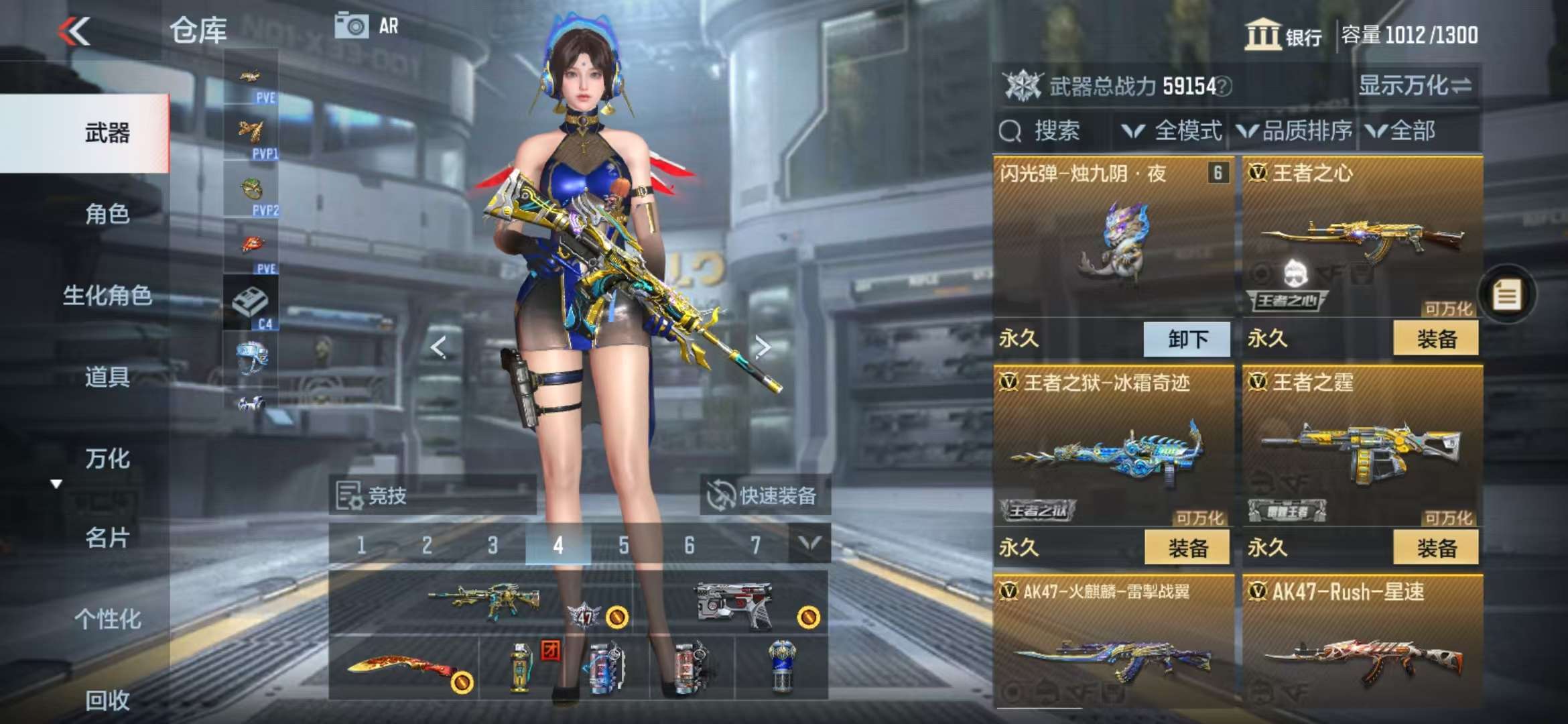The width and height of the screenshot is (1568, 724).
Task: Go back using the arrow button
Action: [74, 31]
